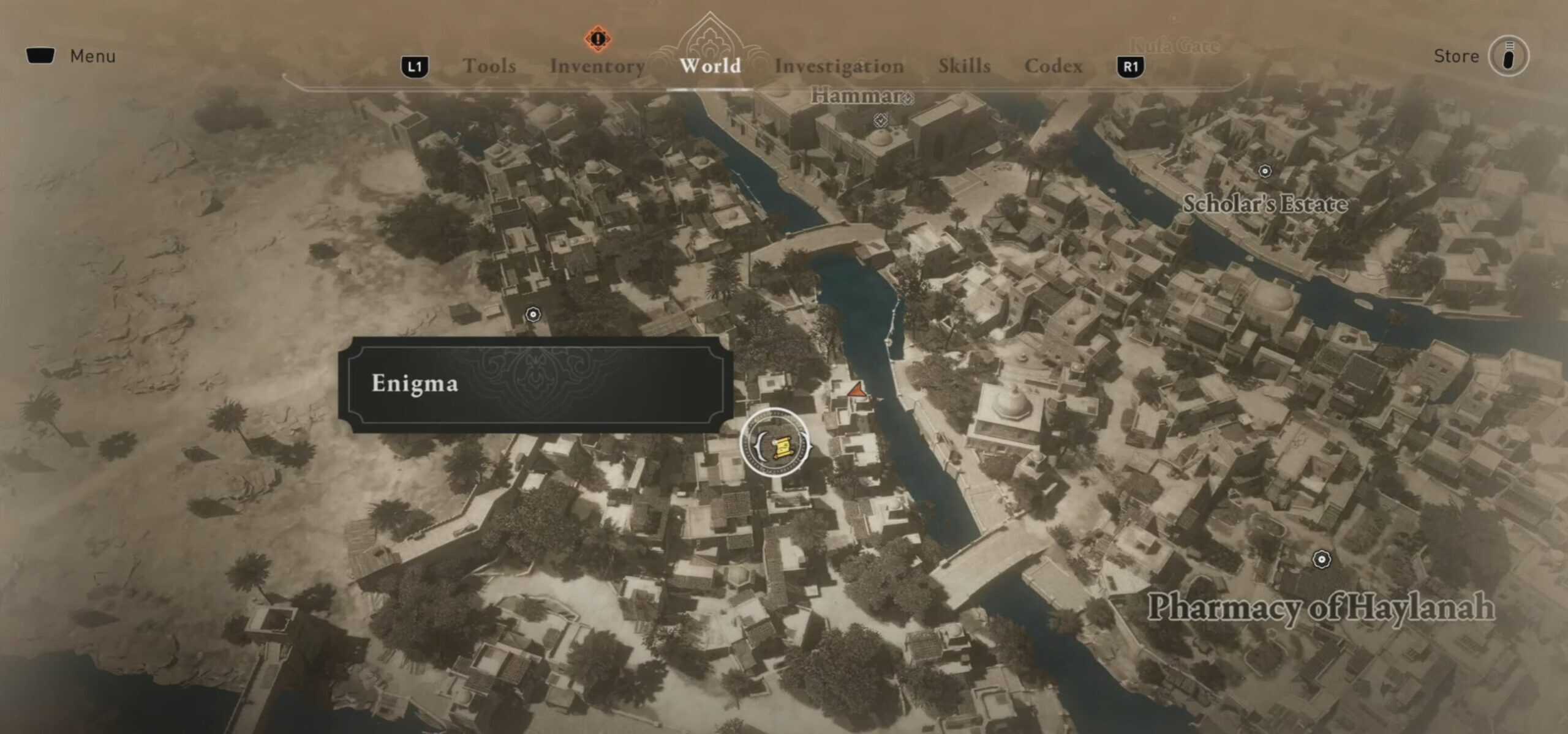
Task: Open the Skills tab
Action: coord(964,66)
